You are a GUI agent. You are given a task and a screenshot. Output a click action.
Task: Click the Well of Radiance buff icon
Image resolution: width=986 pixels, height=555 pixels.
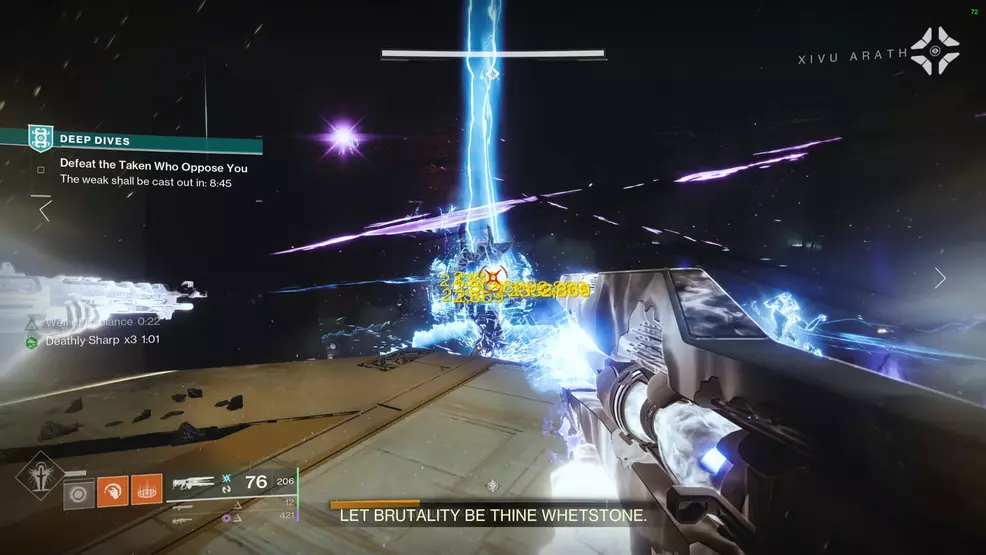(32, 322)
